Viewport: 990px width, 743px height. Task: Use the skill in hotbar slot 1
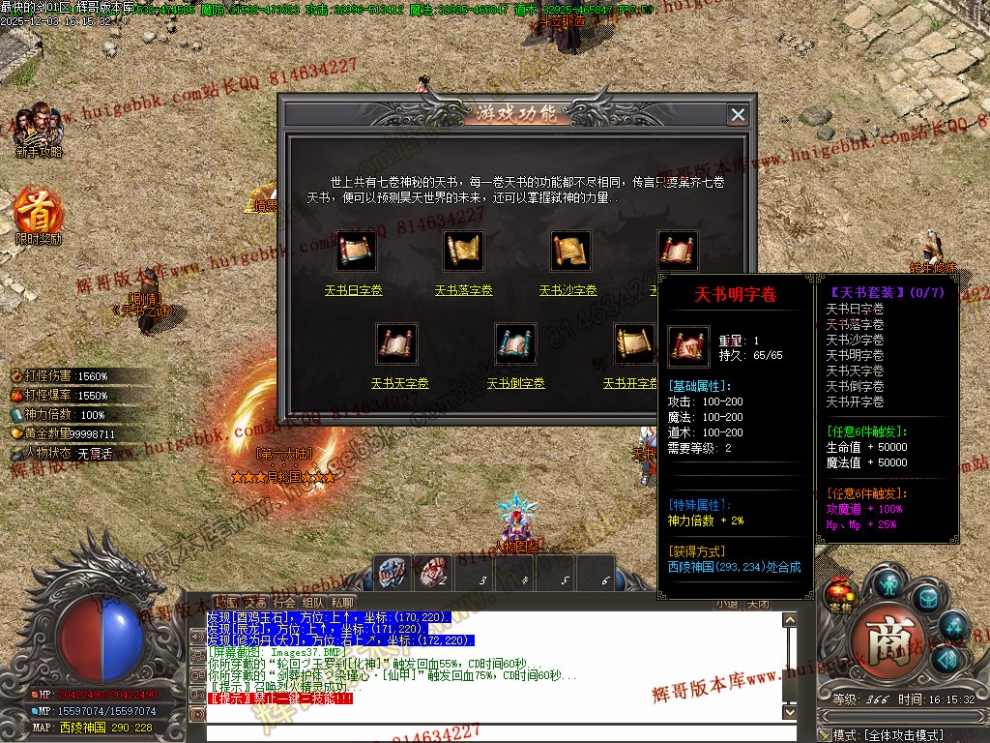[x=392, y=573]
